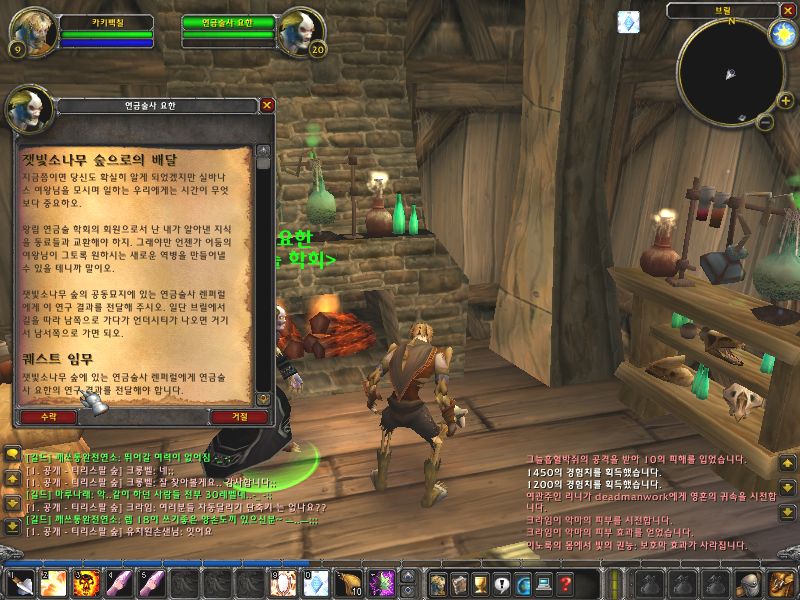Activate the green and purple spell icon

pos(381,582)
